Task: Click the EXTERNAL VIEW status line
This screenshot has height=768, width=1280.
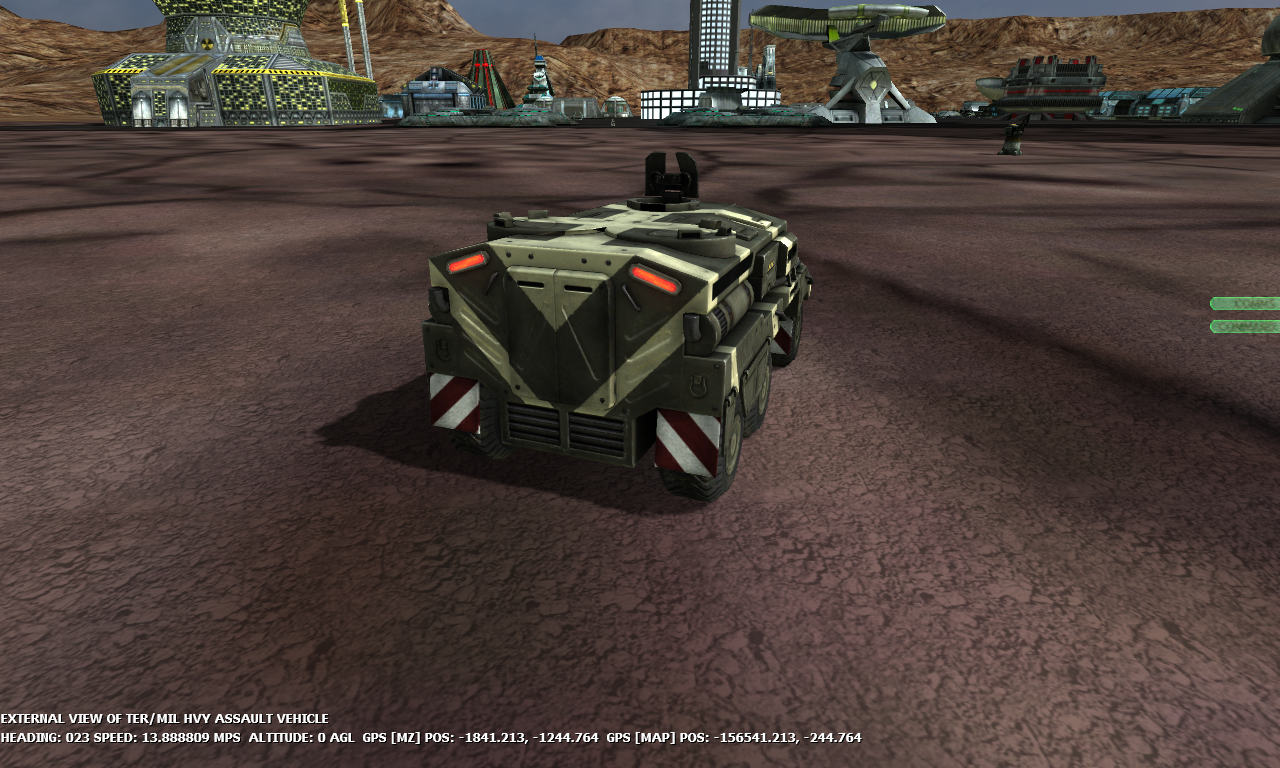Action: [165, 718]
